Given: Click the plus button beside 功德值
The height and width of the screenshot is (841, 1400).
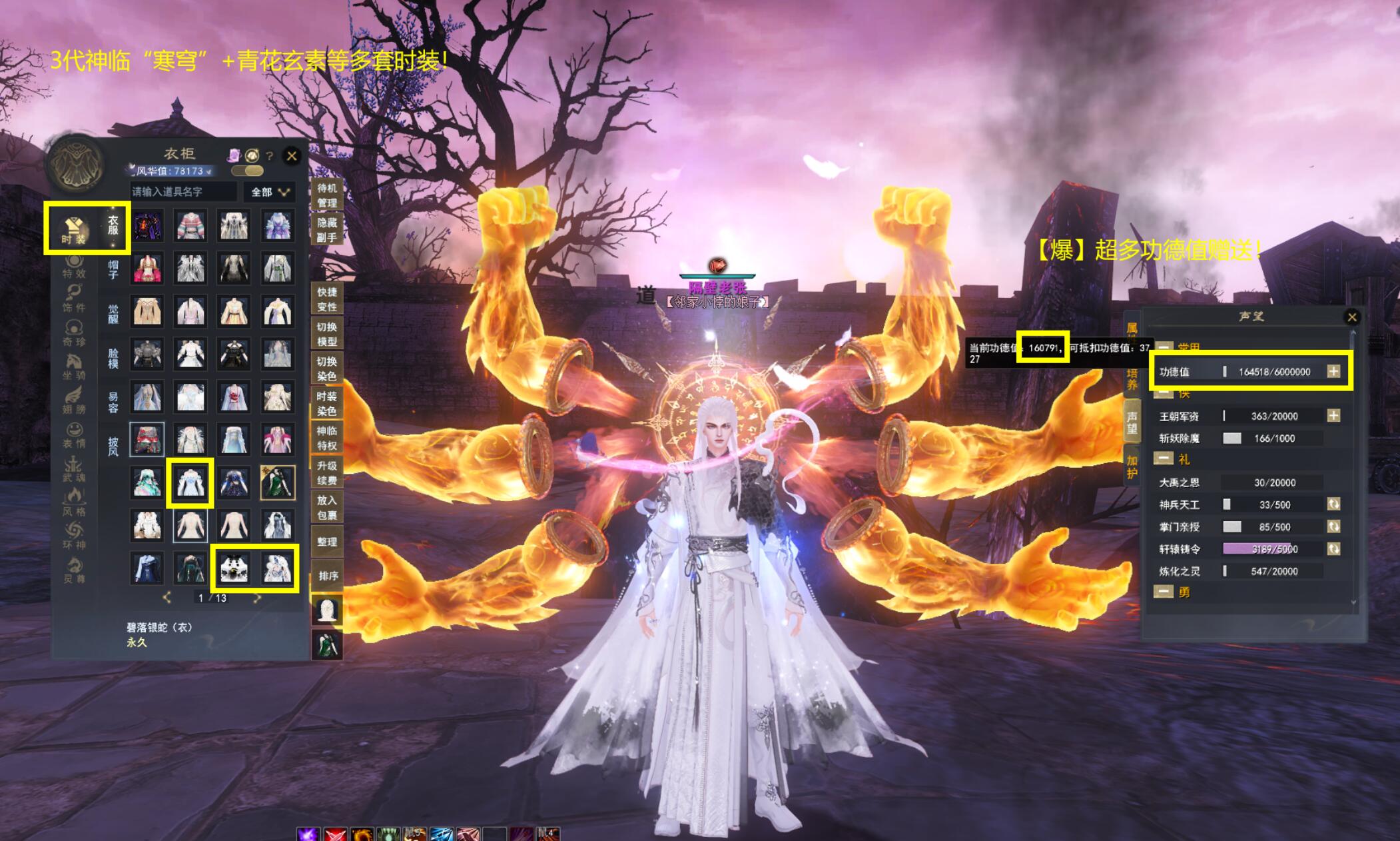Looking at the screenshot, I should click(1333, 371).
